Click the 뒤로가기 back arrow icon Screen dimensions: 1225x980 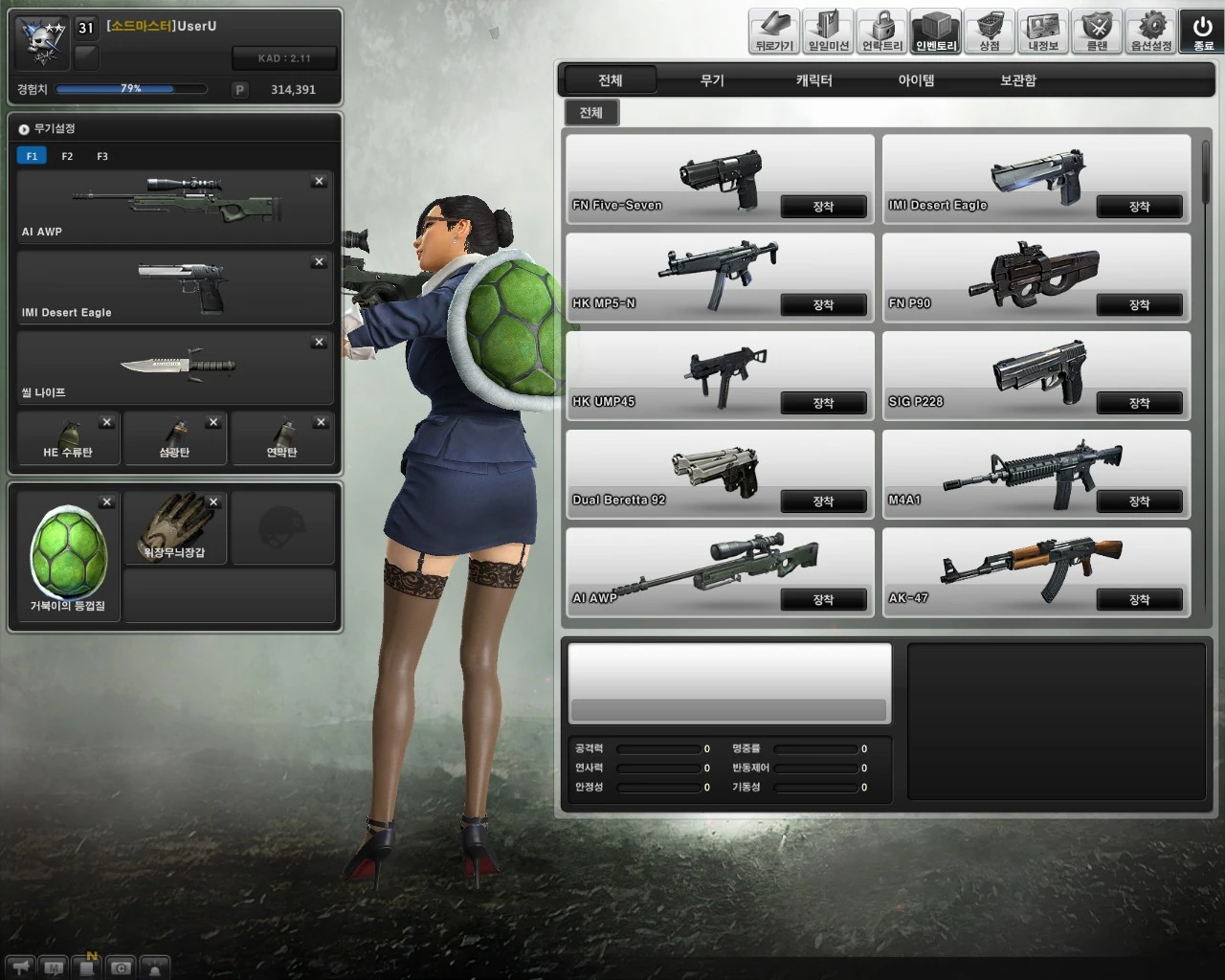click(772, 29)
